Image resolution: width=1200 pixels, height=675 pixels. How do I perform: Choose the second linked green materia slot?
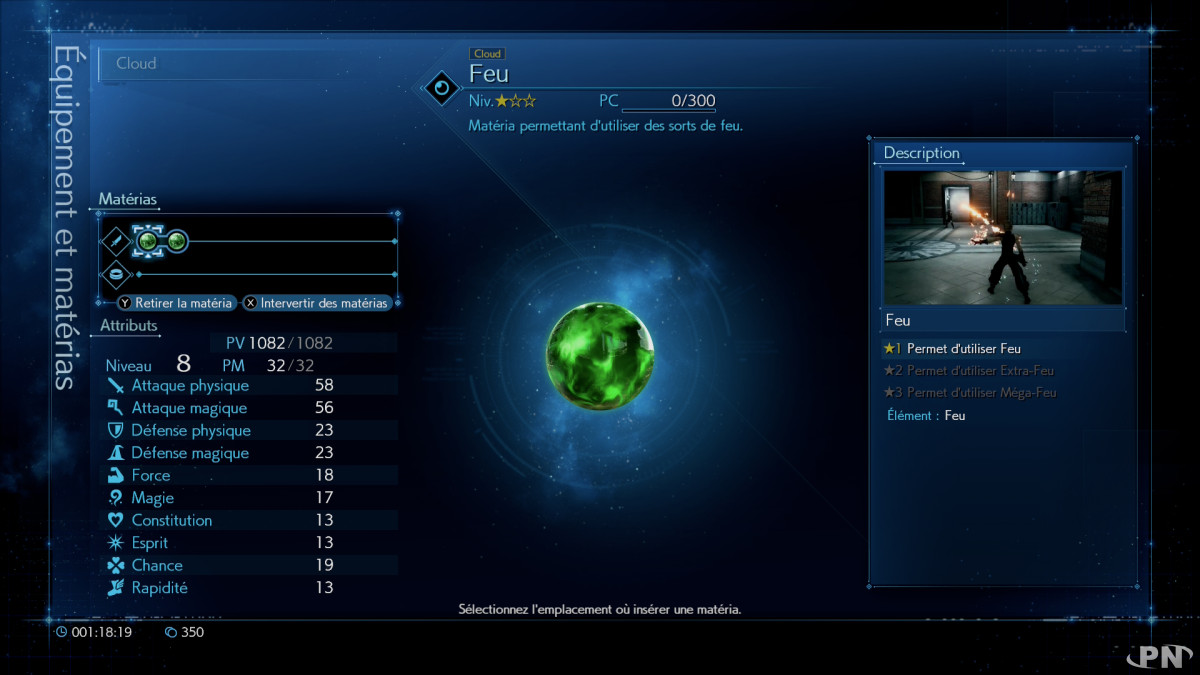click(x=177, y=241)
